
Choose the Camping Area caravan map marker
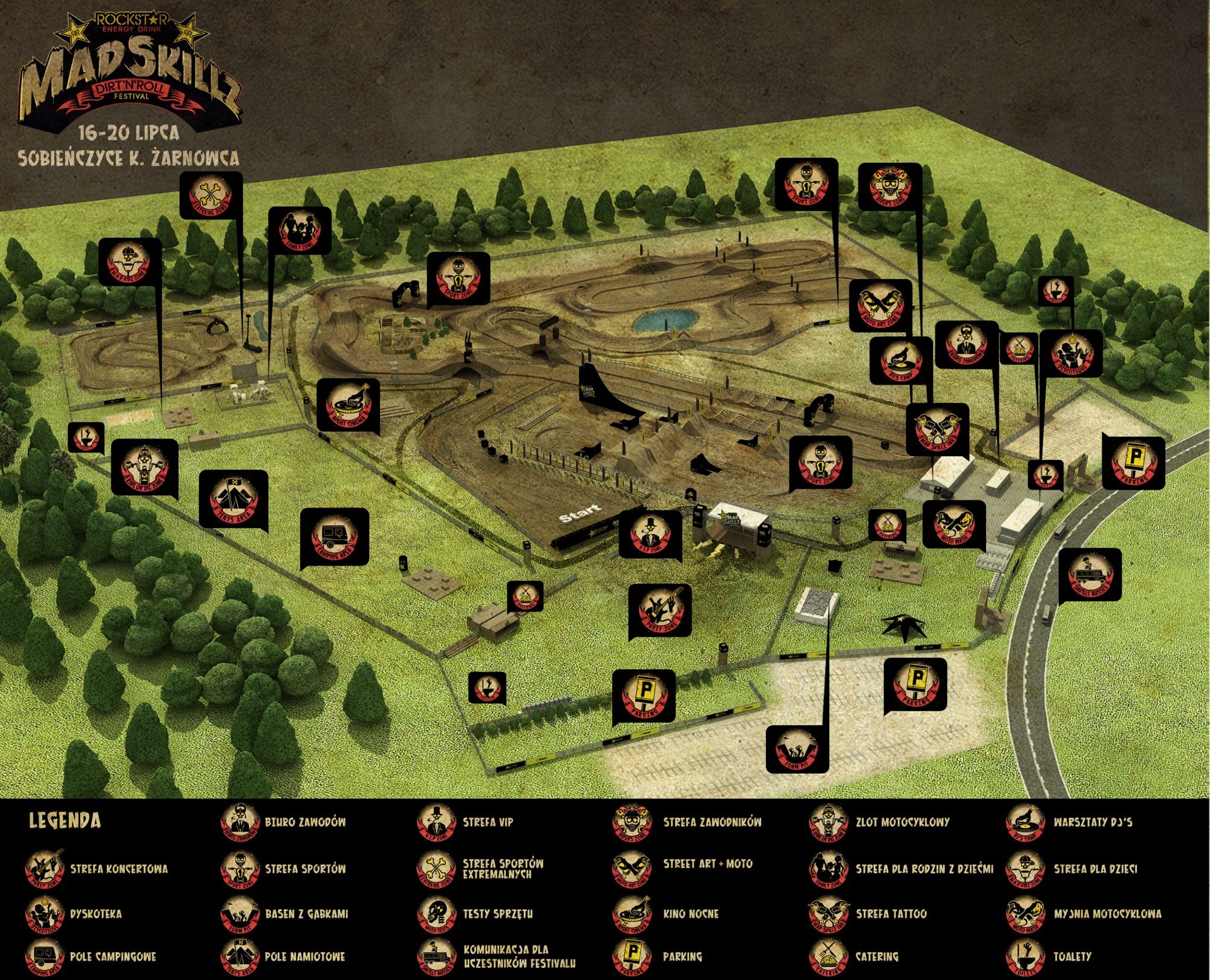pos(335,537)
